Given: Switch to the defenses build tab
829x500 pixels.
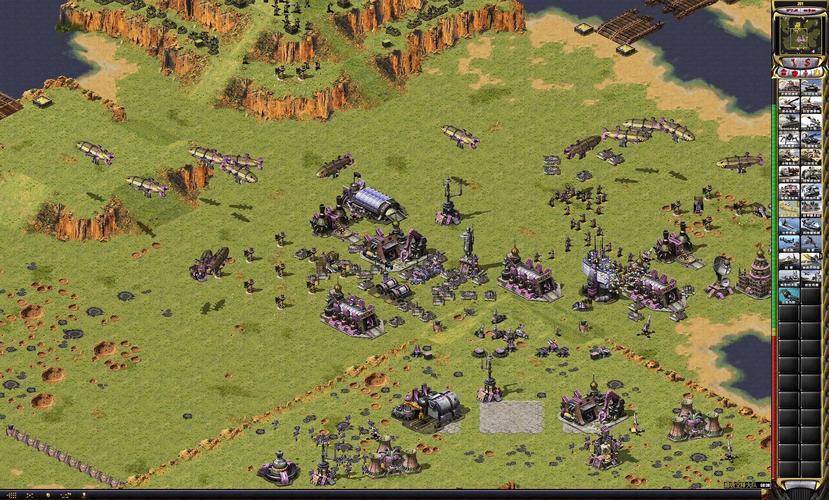Looking at the screenshot, I should pyautogui.click(x=795, y=74).
